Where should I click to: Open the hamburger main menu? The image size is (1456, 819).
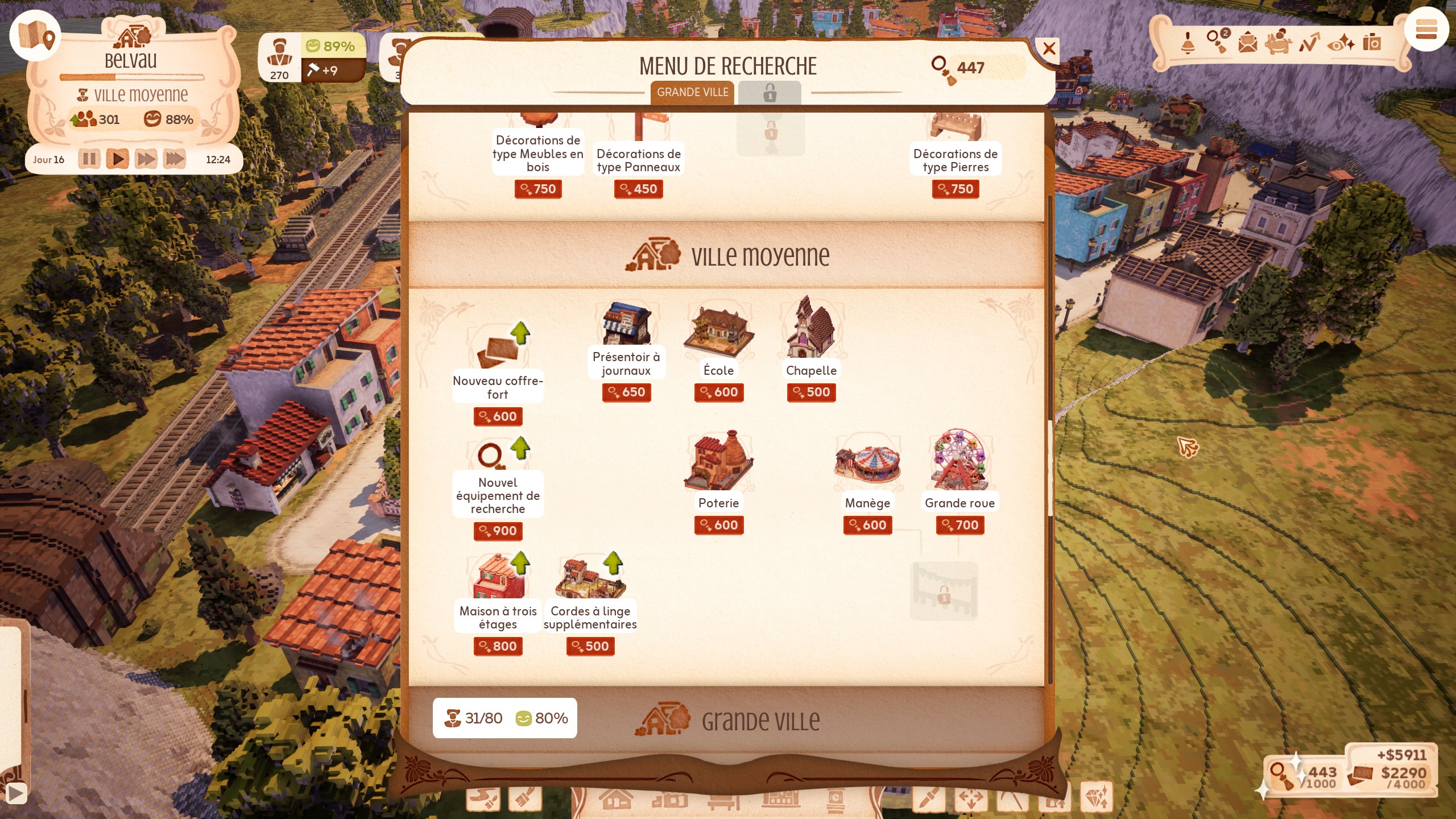click(x=1426, y=30)
